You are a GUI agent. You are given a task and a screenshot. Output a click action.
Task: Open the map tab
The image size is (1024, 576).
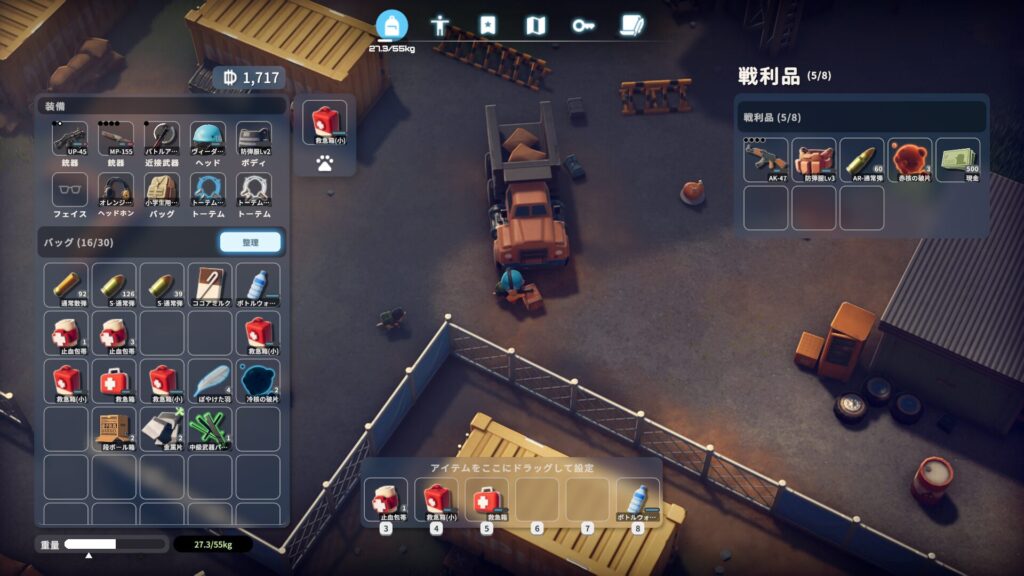point(536,25)
